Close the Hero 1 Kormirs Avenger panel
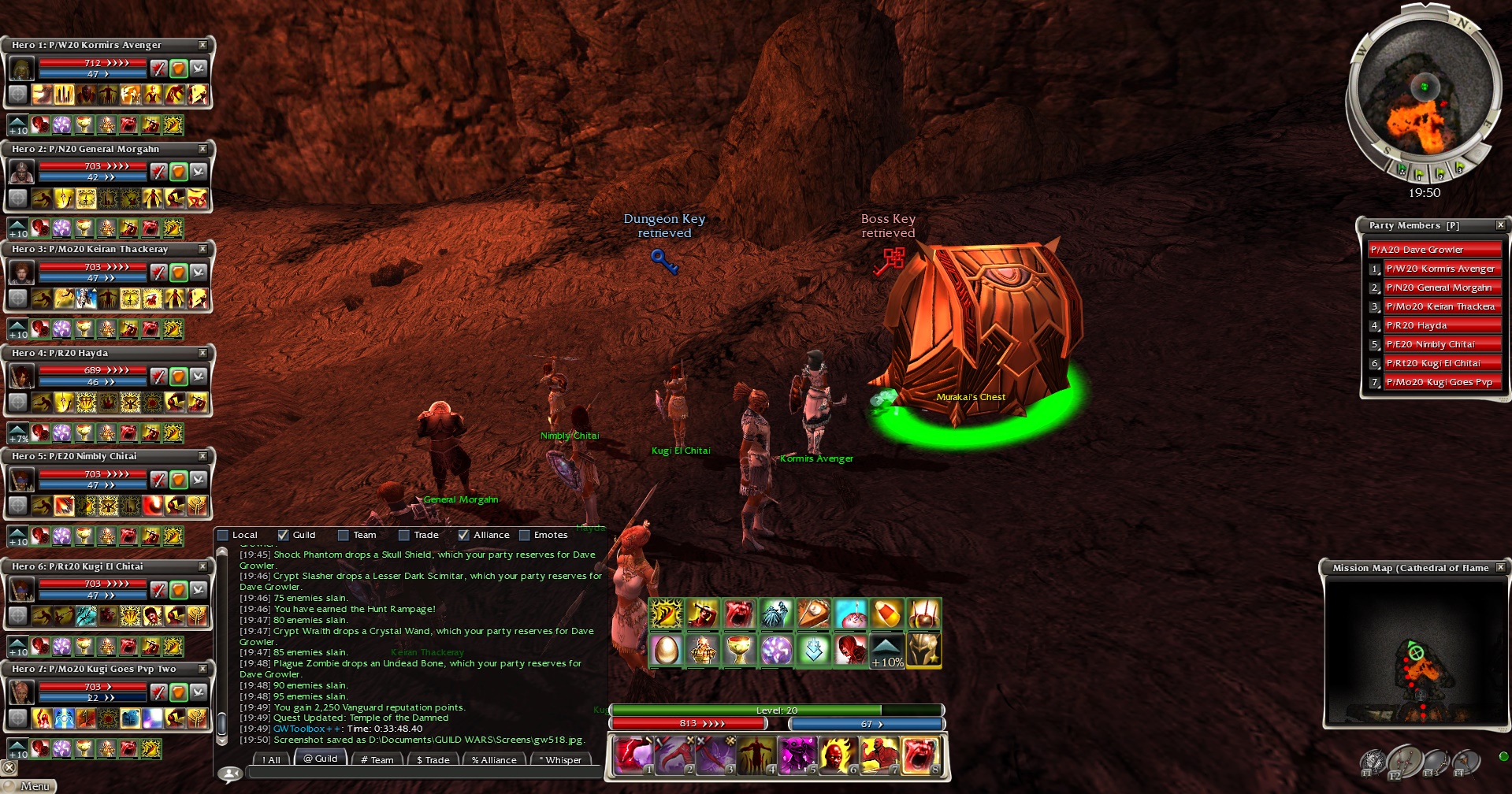The width and height of the screenshot is (1512, 794). 202,45
